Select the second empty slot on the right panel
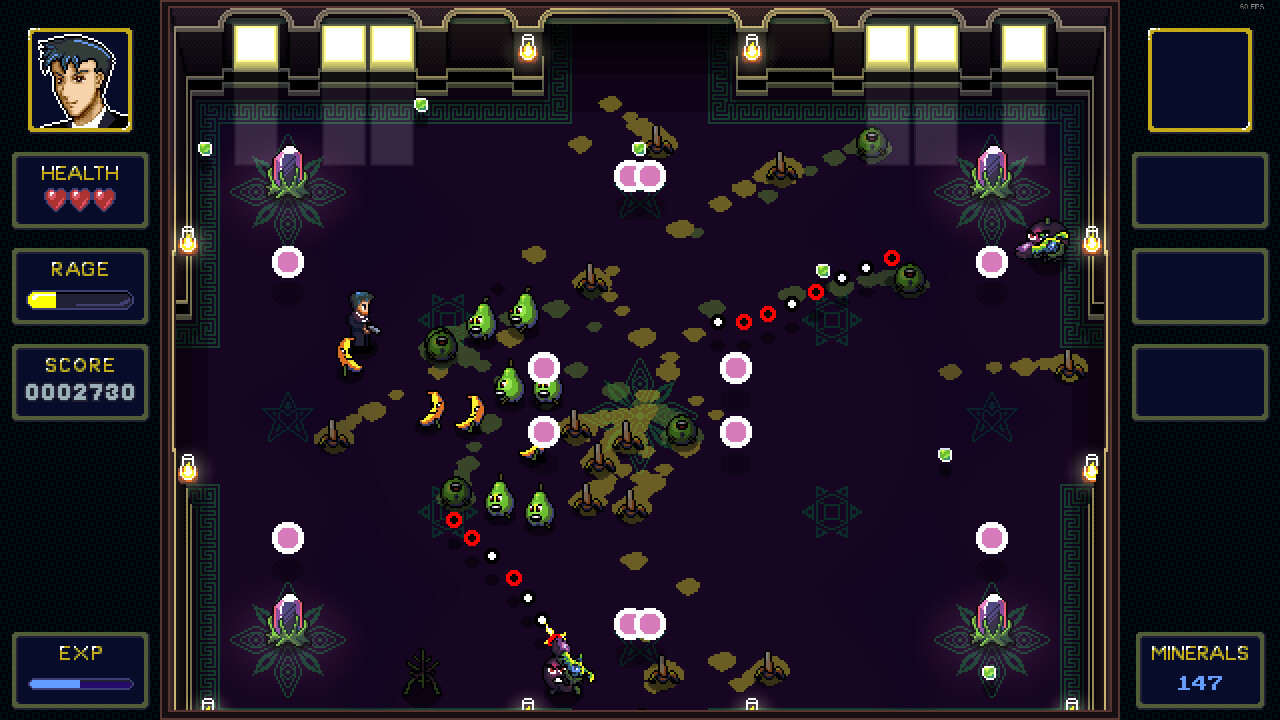The width and height of the screenshot is (1280, 720). pos(1200,191)
